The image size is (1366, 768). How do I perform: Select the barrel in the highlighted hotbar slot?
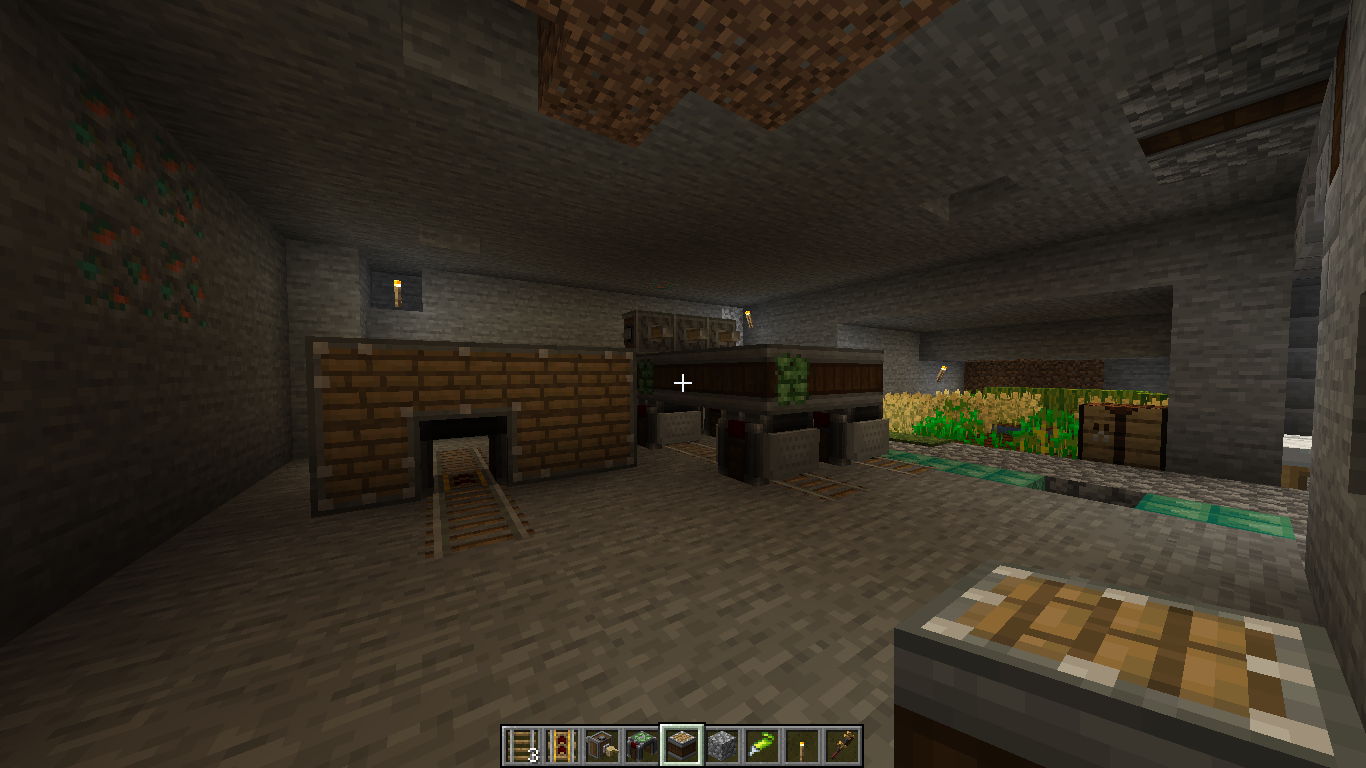click(683, 745)
